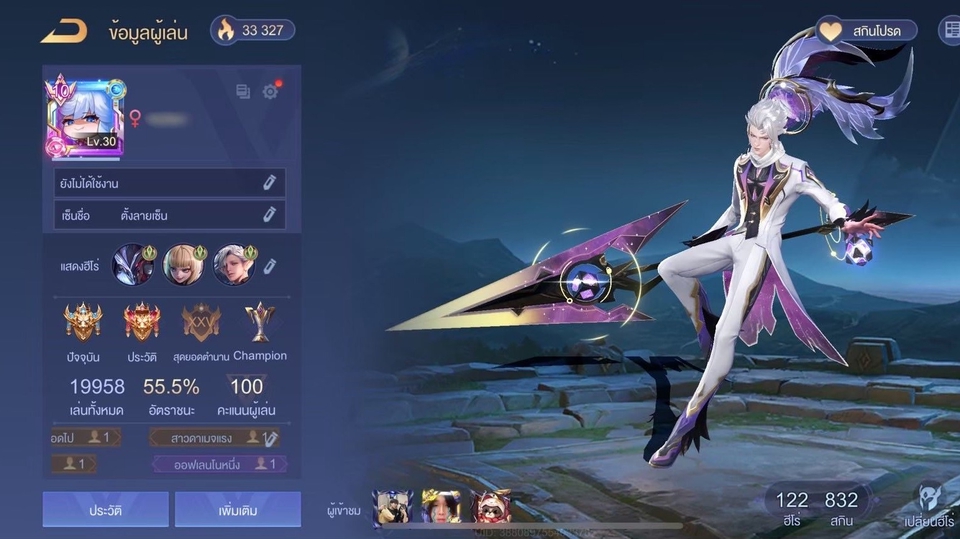View the ปัจจุบัน current rank badge
This screenshot has height=539, width=960.
click(83, 322)
